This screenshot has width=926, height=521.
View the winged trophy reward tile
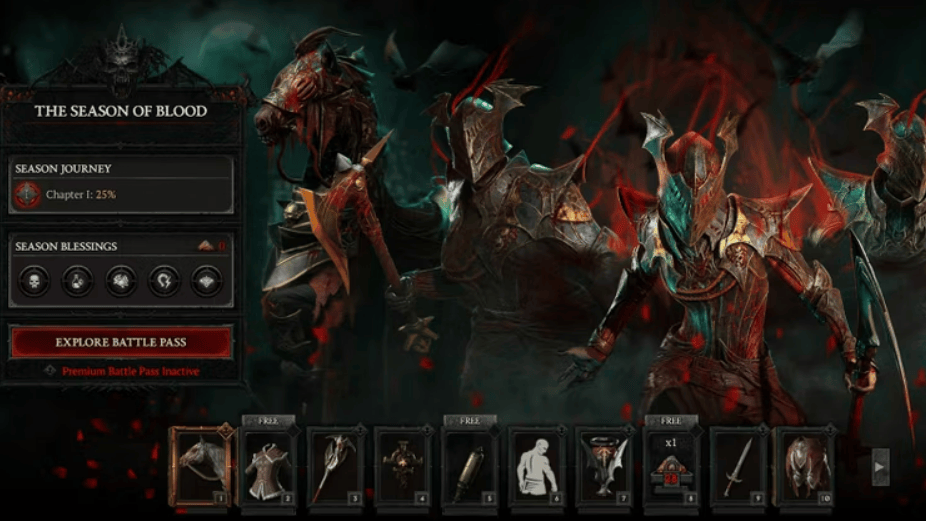[x=604, y=466]
